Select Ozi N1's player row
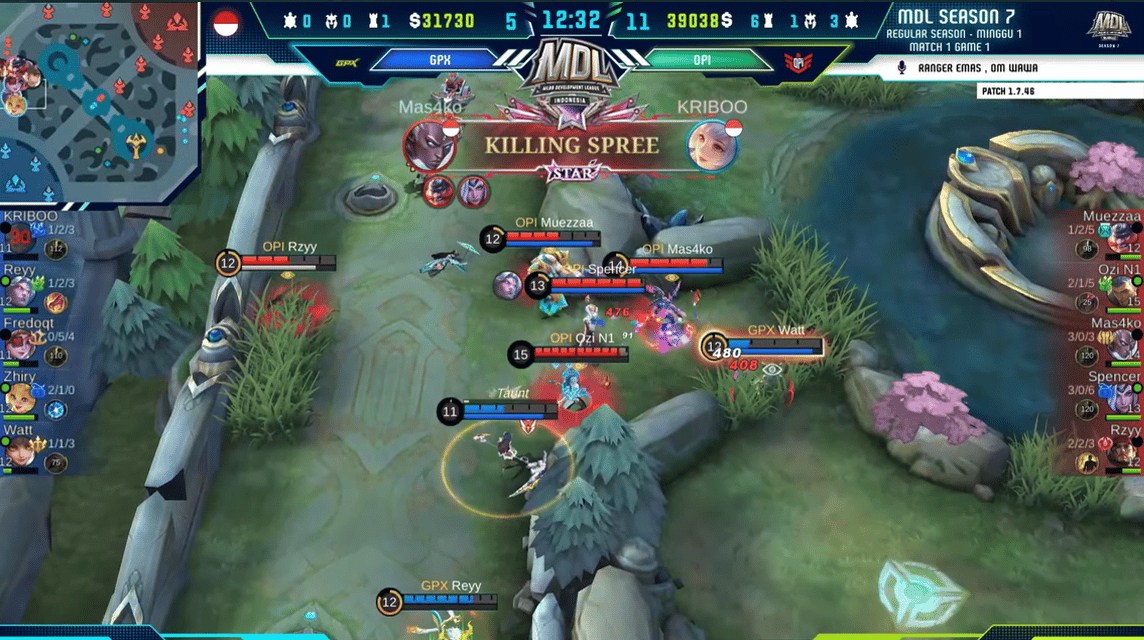 coord(1112,290)
